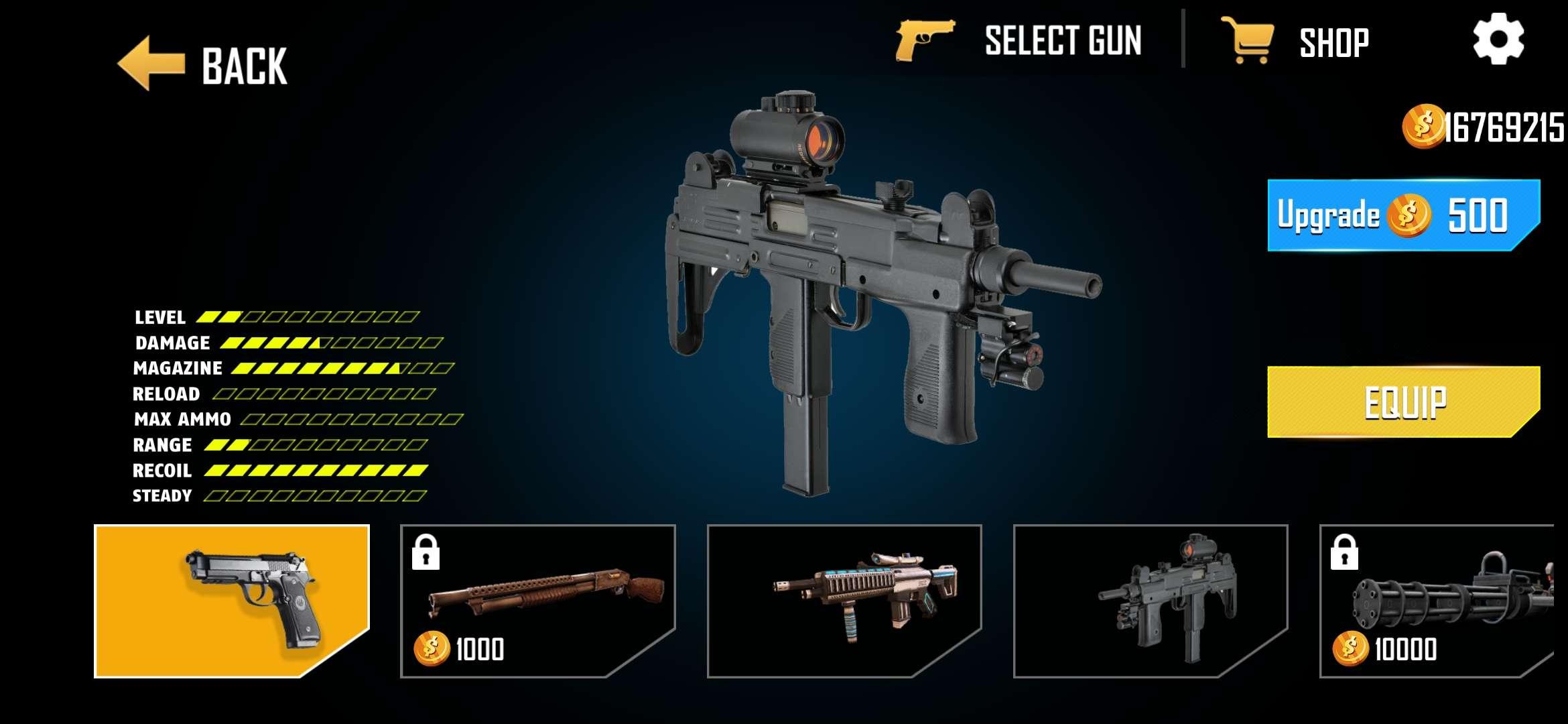
Task: Select the Uzi submachine gun thumbnail
Action: click(1151, 601)
